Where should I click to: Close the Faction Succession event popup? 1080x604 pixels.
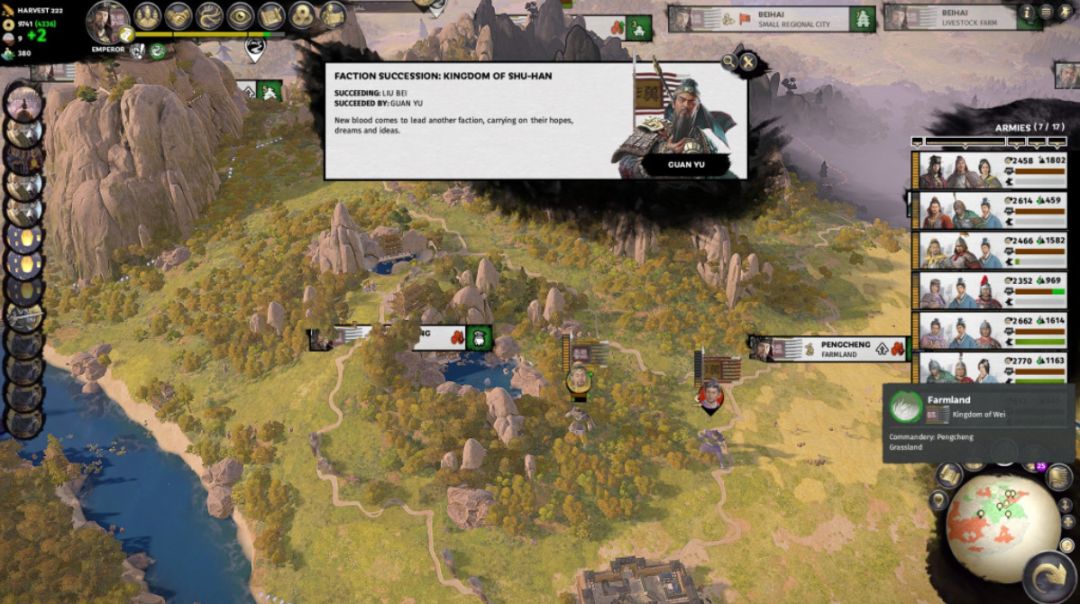click(749, 63)
